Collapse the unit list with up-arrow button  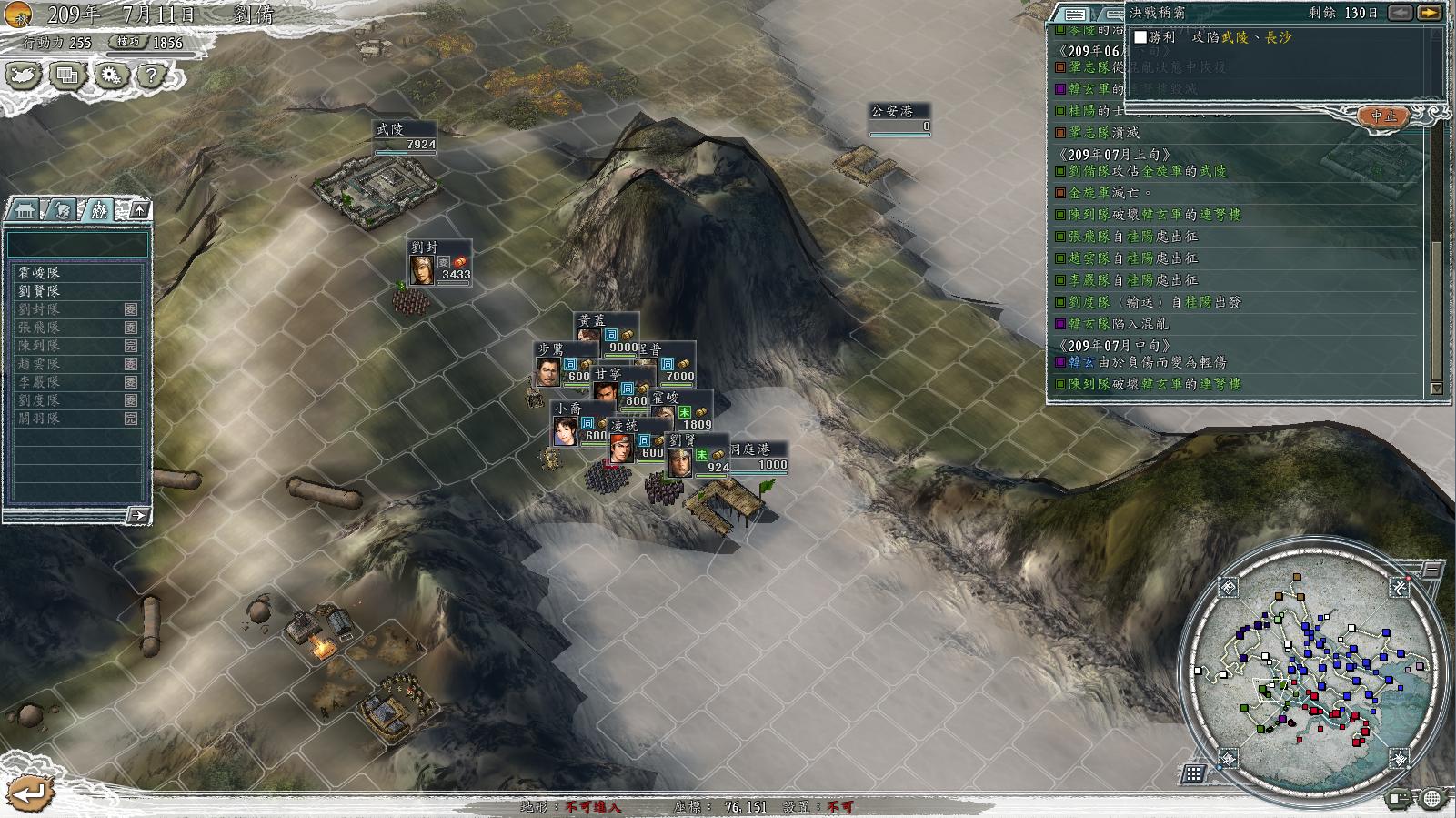tap(139, 210)
